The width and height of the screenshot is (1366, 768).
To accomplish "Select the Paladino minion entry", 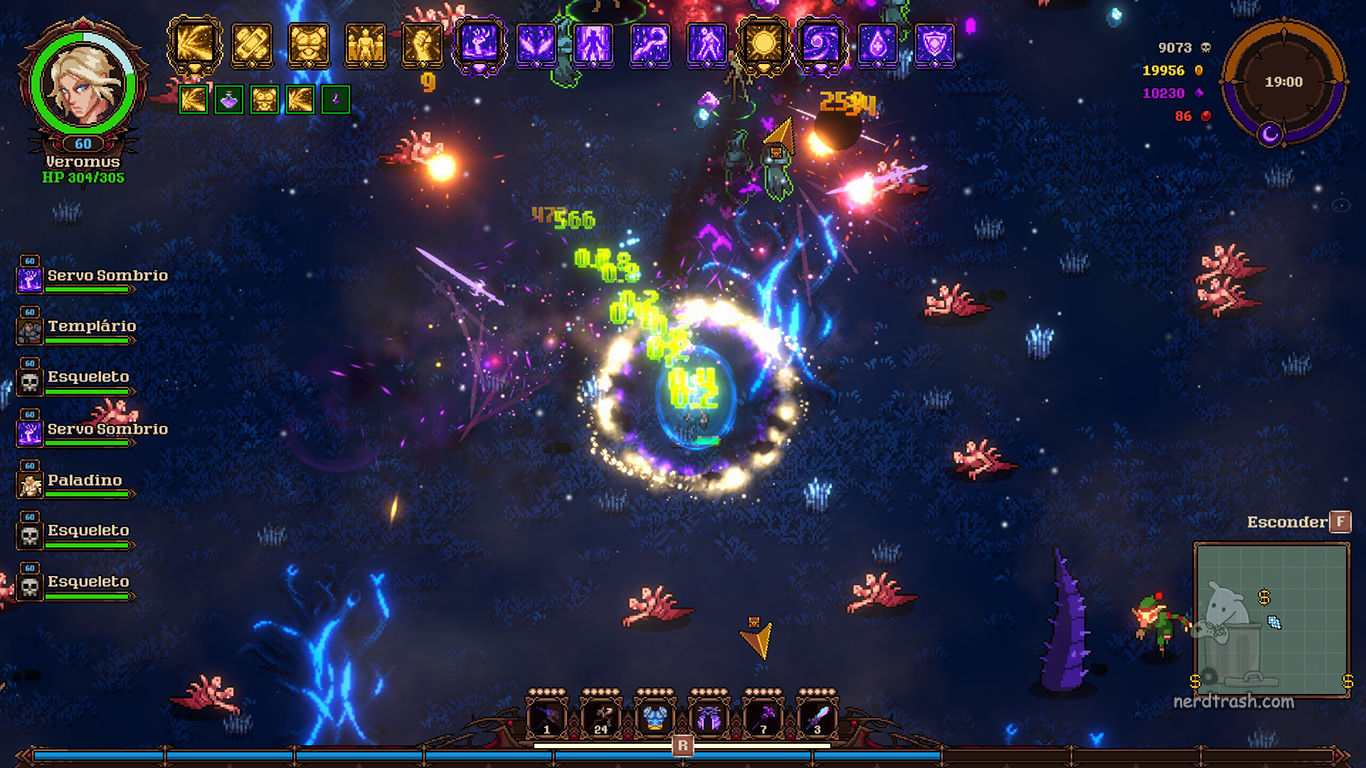I will click(76, 482).
